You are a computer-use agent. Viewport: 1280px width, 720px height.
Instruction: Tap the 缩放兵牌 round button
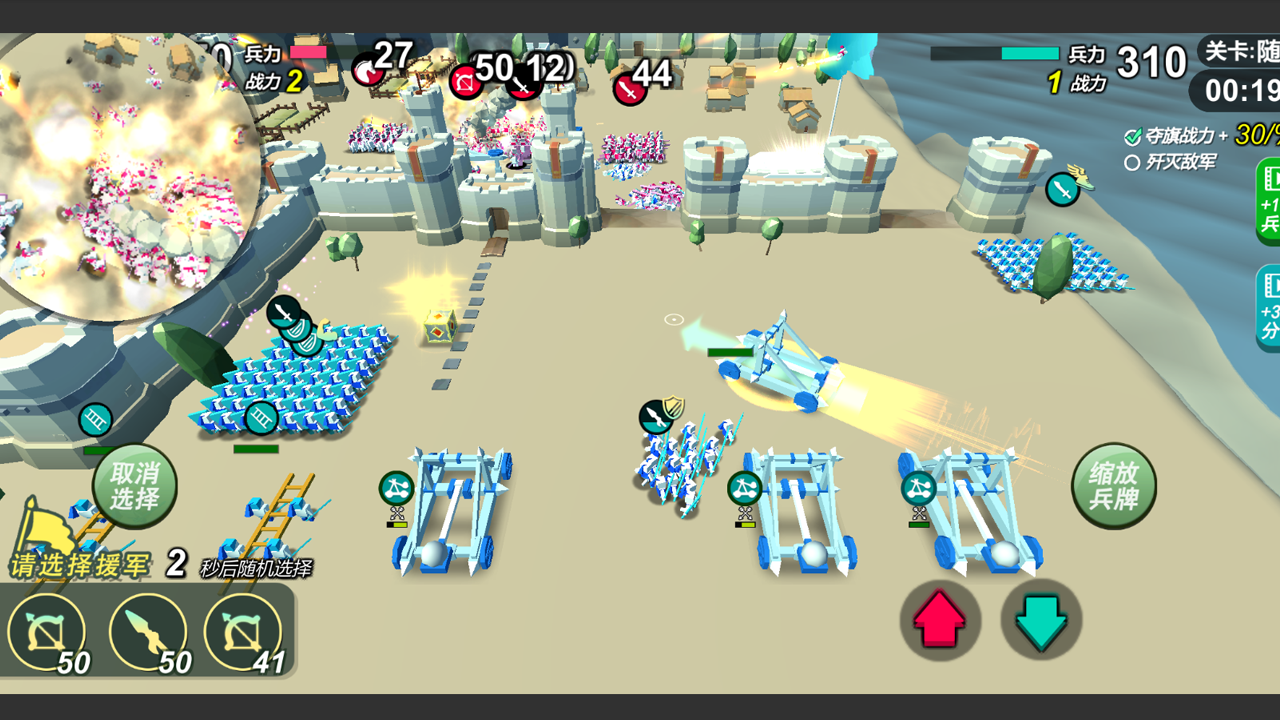[1113, 487]
